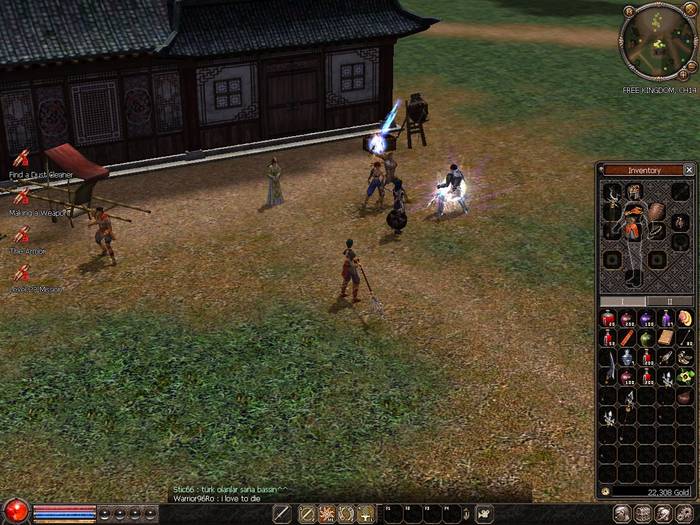
Task: Activate the sword attack quickslot
Action: [283, 513]
